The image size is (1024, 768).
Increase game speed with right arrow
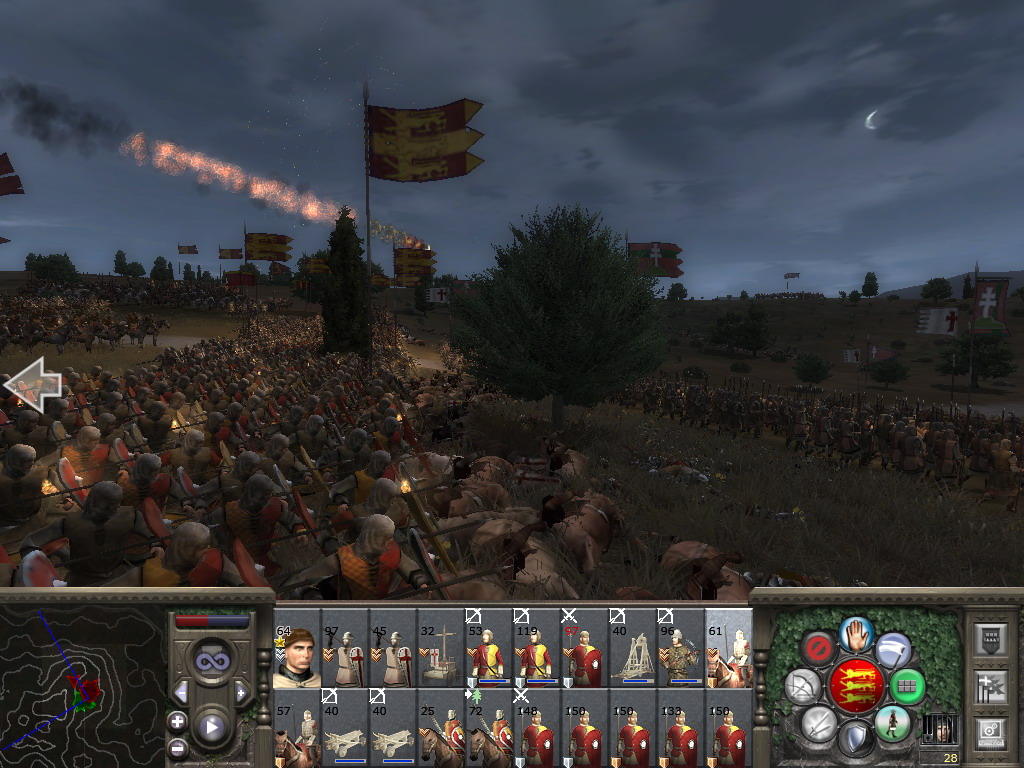241,693
